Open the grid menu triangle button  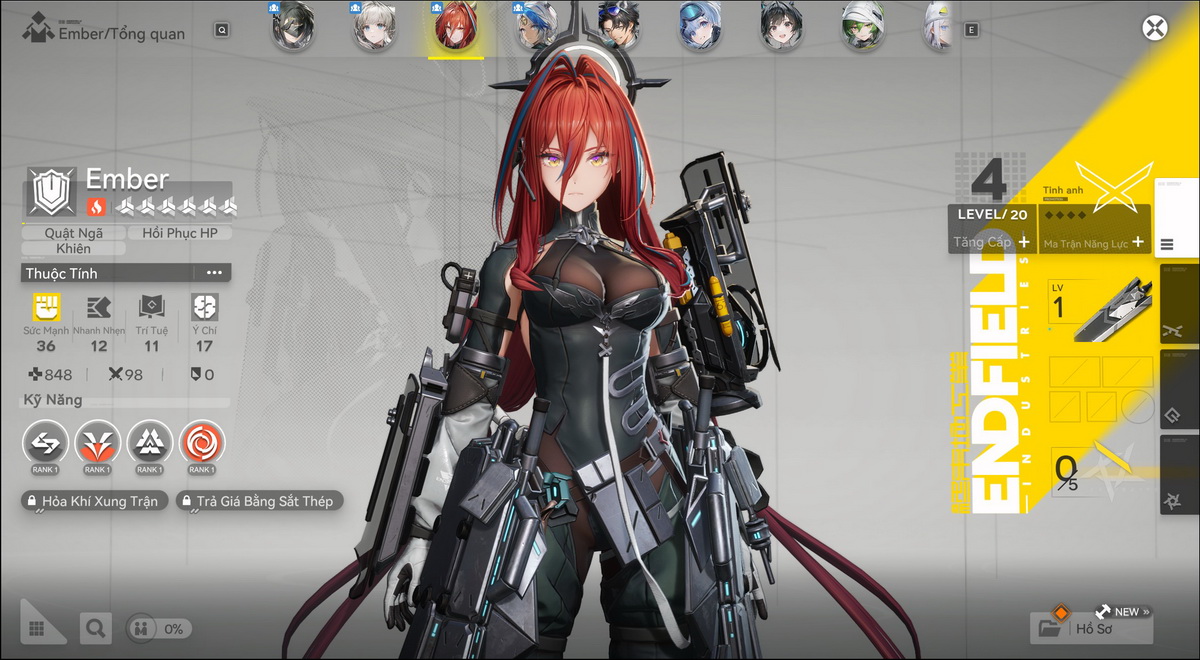click(x=40, y=626)
